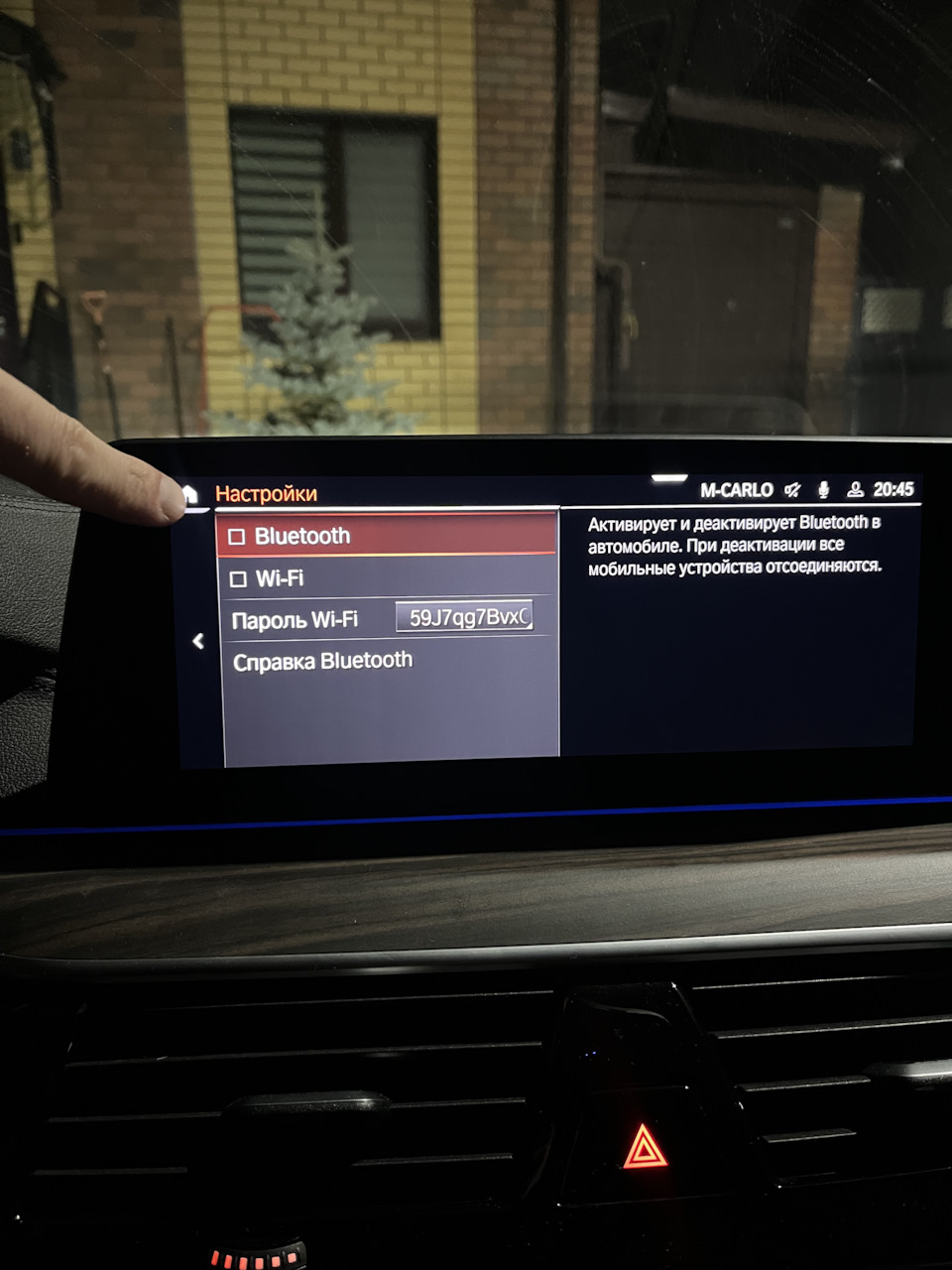Open Справка Bluetooth help entry
Image resolution: width=952 pixels, height=1270 pixels.
tap(322, 662)
